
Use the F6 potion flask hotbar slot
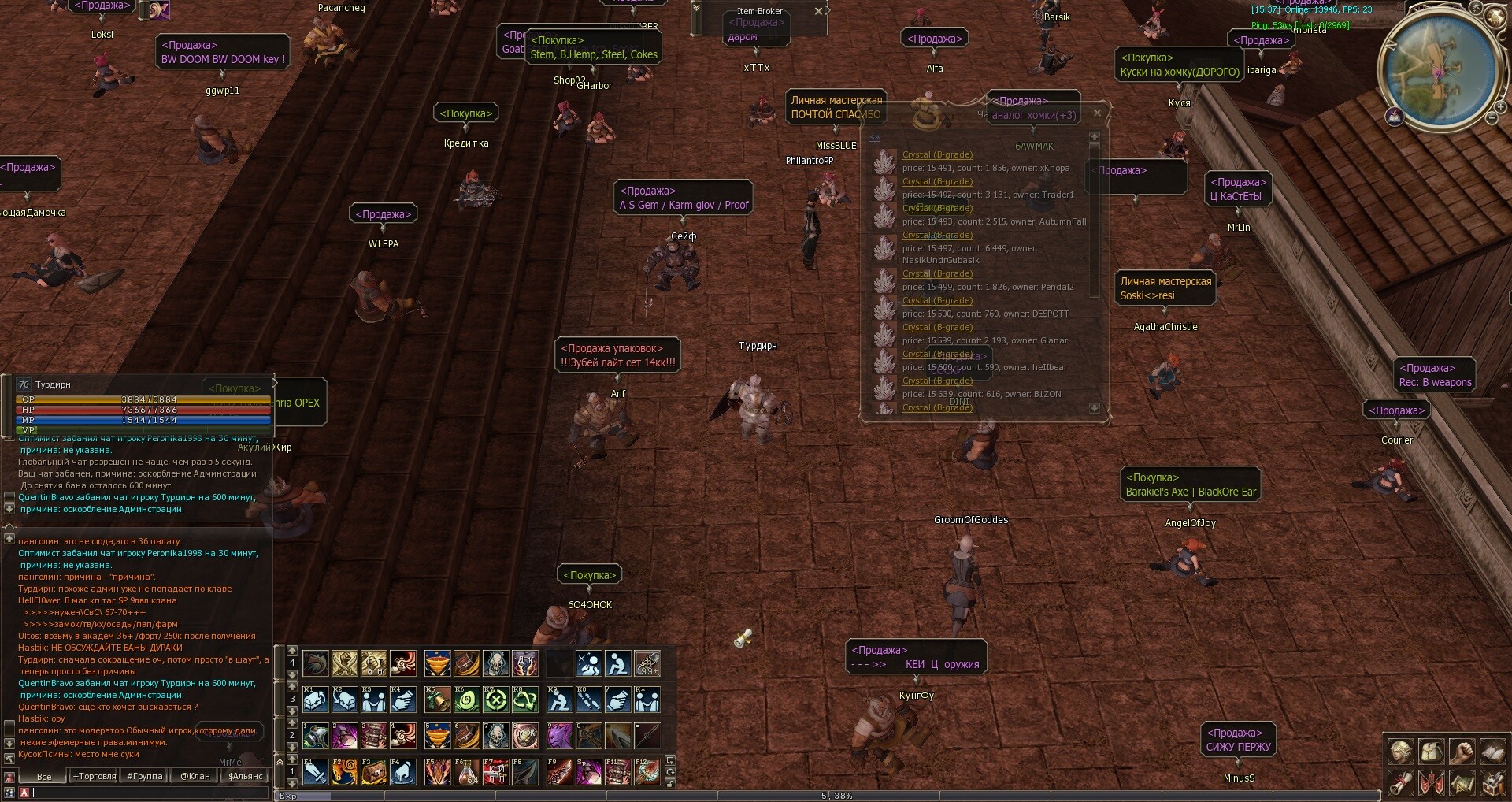[x=467, y=772]
